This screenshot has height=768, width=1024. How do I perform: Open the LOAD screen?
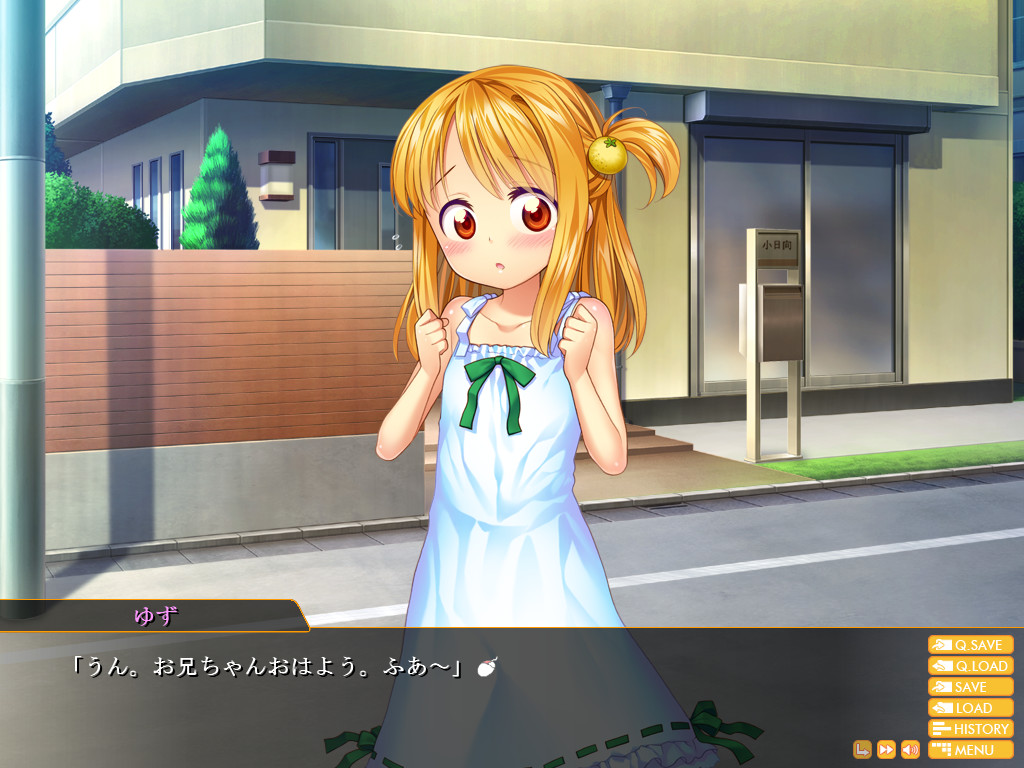click(970, 708)
